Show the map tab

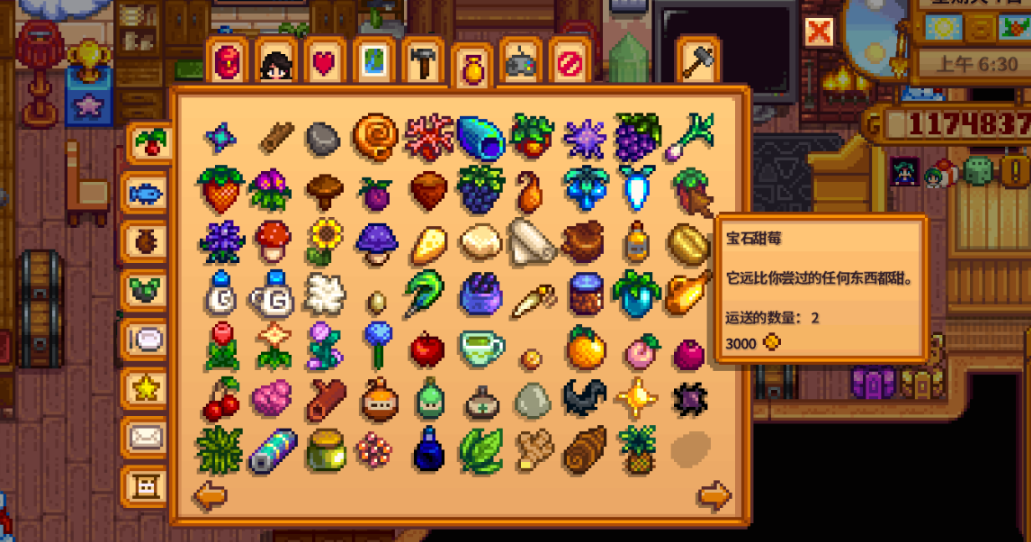[x=373, y=64]
